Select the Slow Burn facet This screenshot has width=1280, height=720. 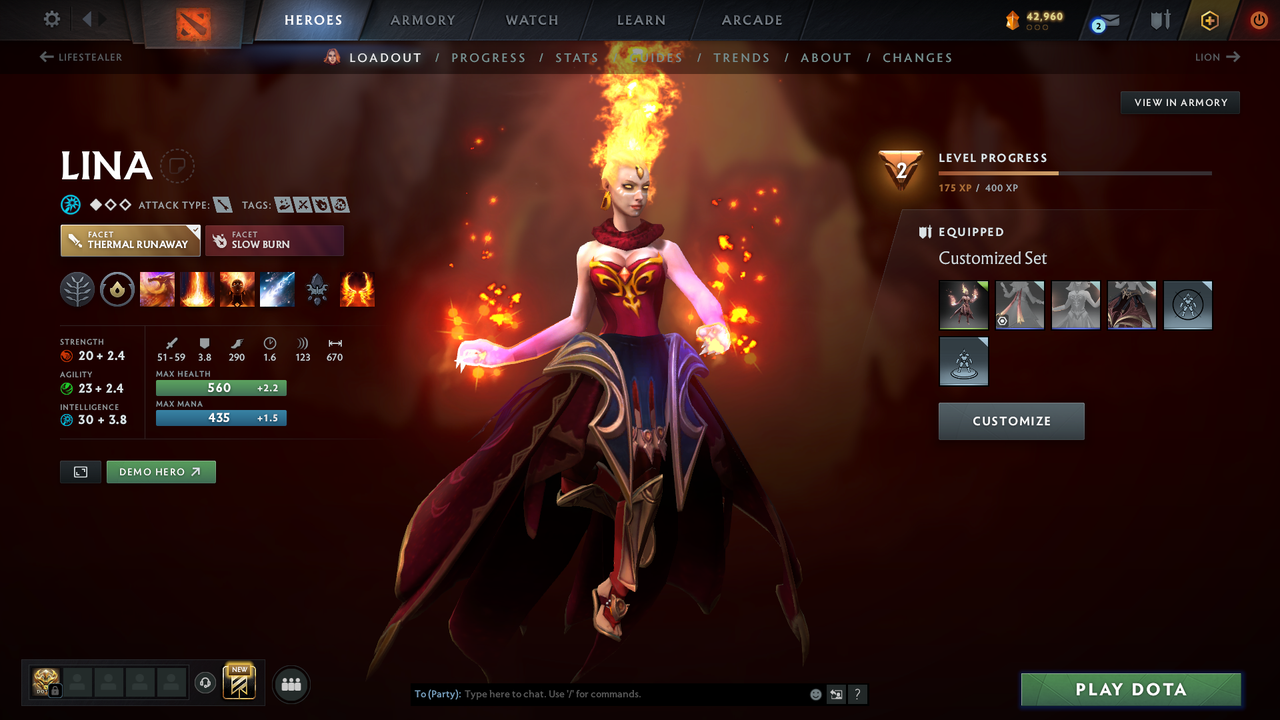[x=274, y=240]
